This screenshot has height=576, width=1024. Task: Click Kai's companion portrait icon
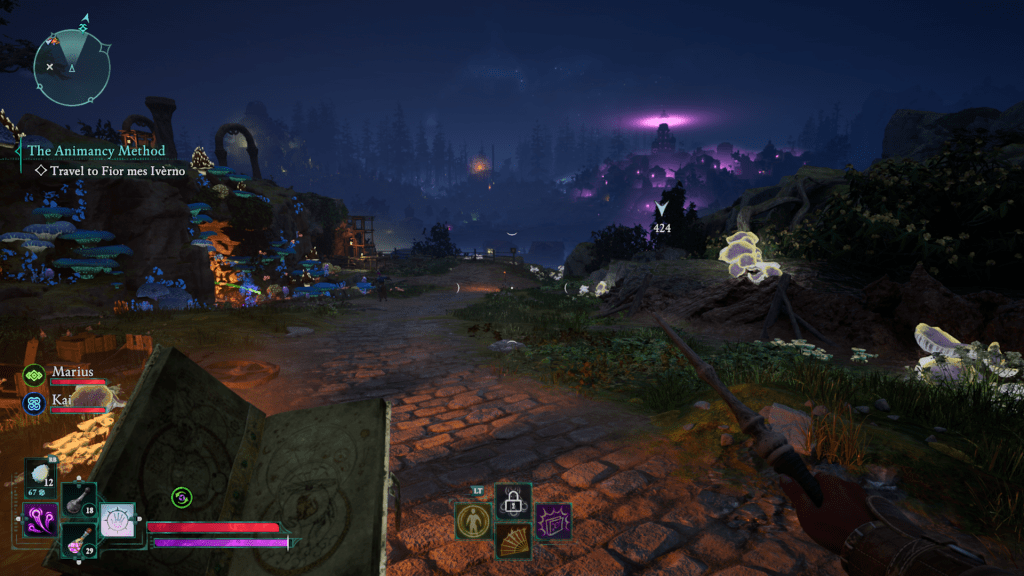pyautogui.click(x=34, y=403)
